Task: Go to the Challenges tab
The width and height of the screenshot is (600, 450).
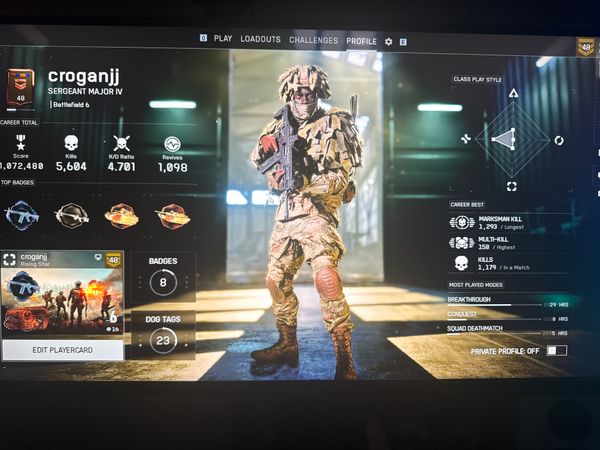Action: click(313, 40)
